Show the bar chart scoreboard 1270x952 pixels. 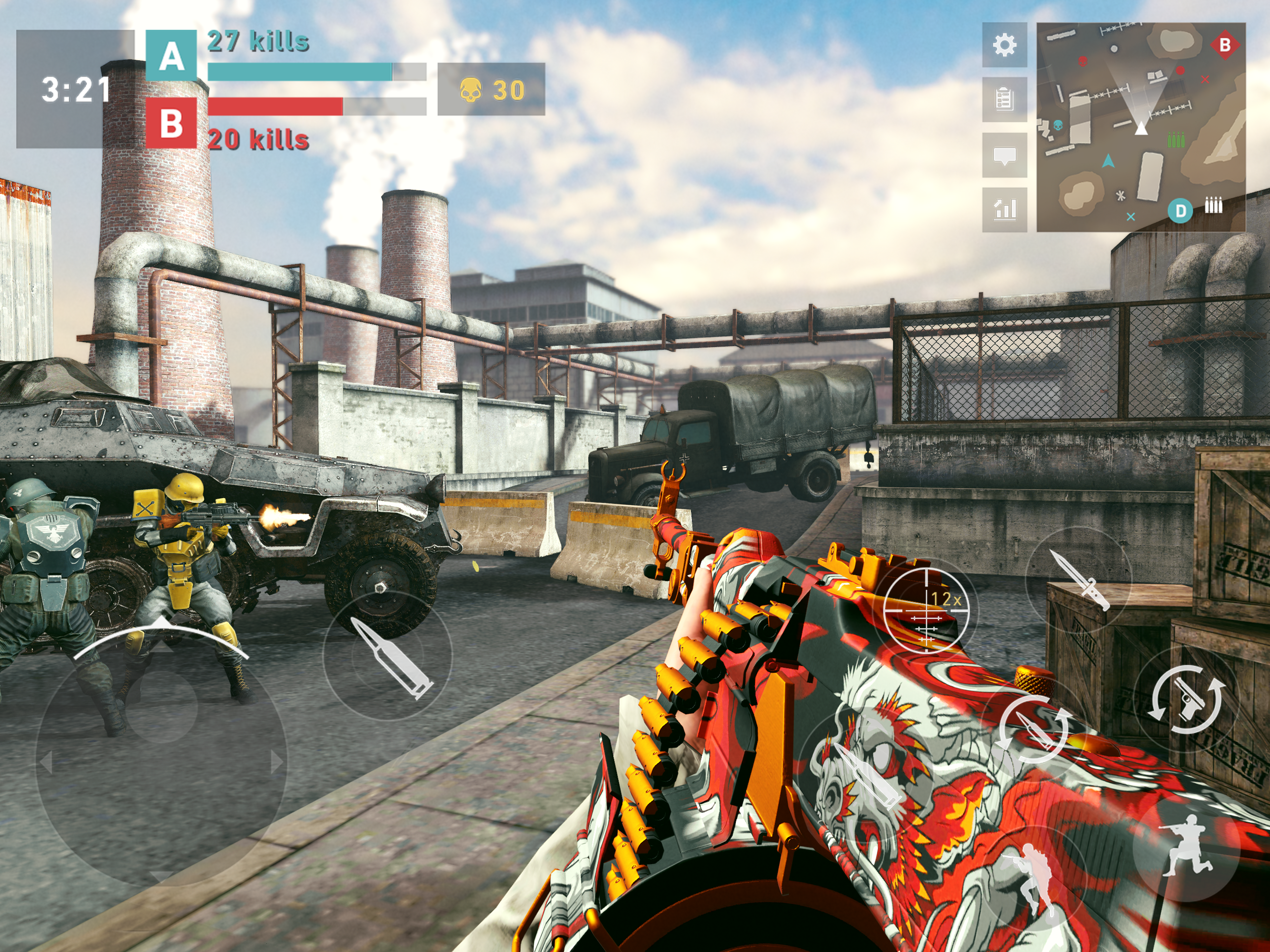pos(1004,210)
